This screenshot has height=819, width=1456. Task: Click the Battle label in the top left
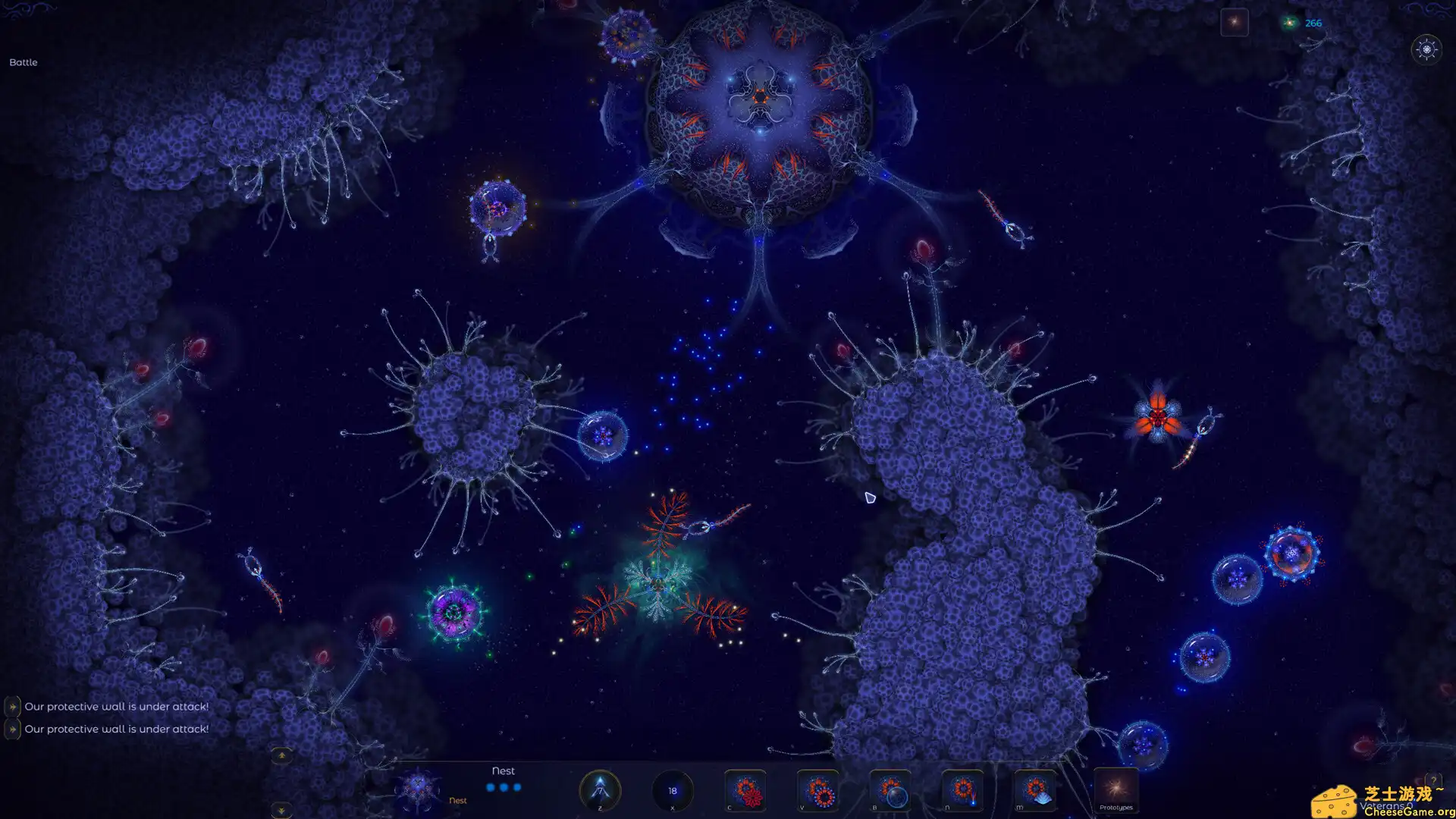click(x=23, y=62)
